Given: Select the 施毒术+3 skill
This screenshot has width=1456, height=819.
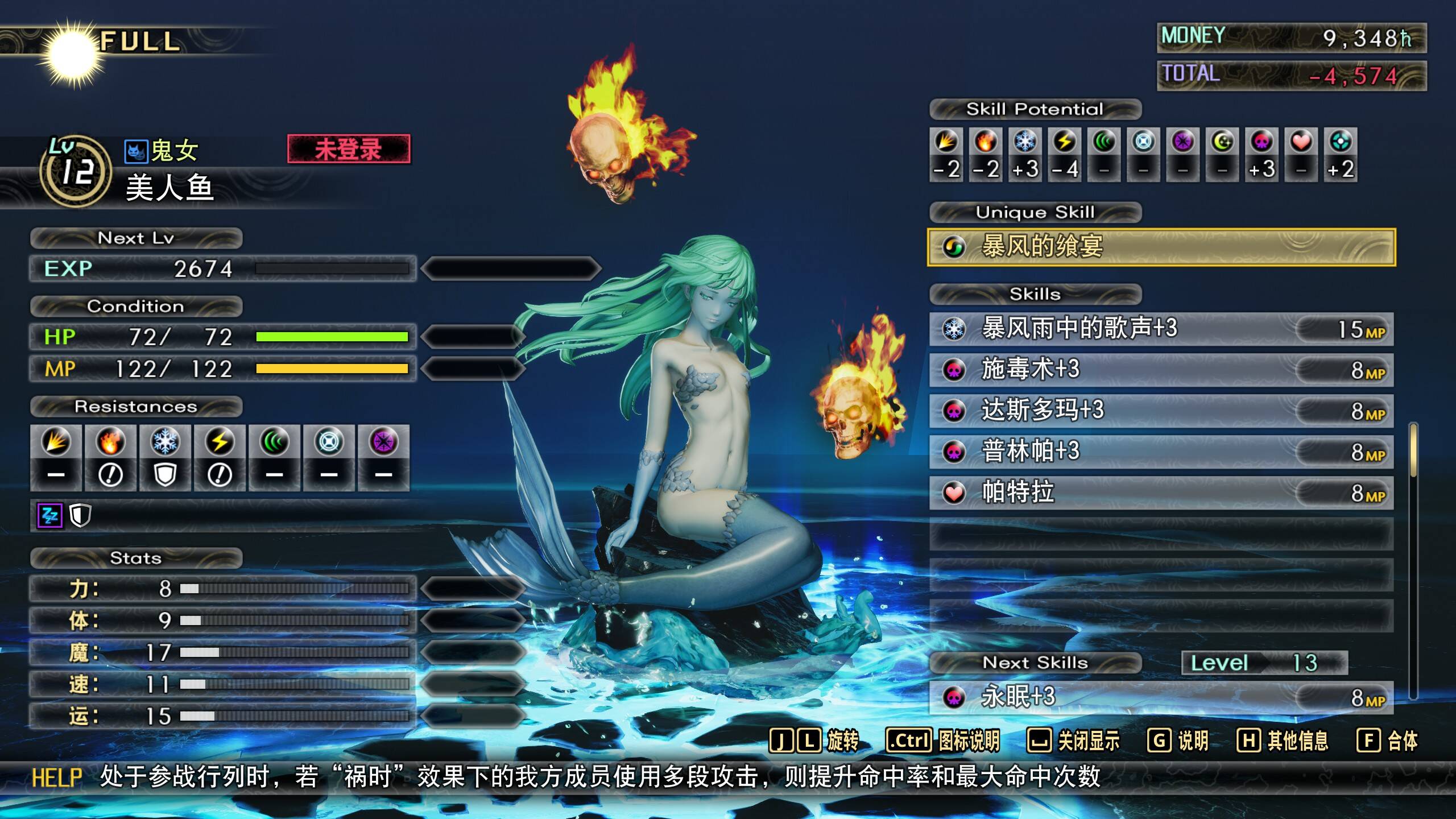Looking at the screenshot, I should click(1160, 370).
